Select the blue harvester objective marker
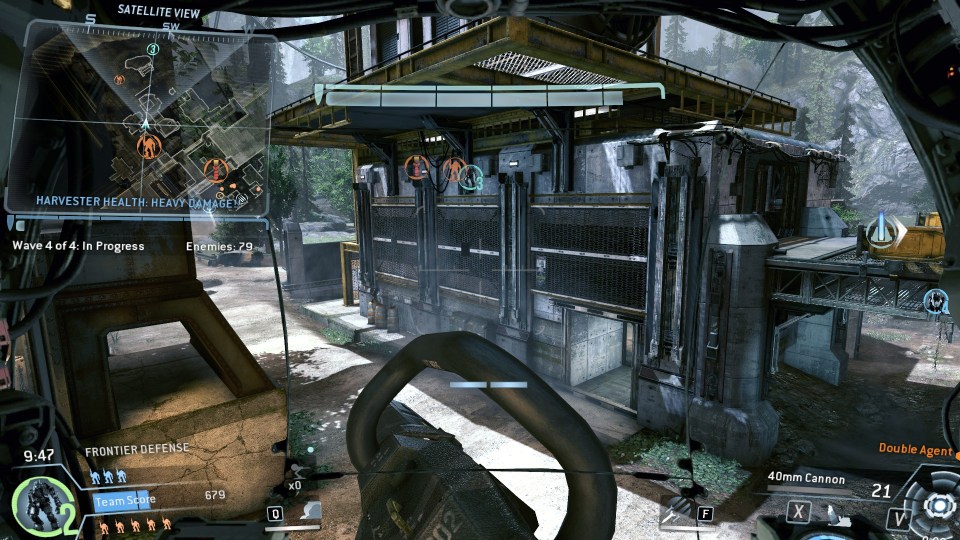 [x=882, y=230]
